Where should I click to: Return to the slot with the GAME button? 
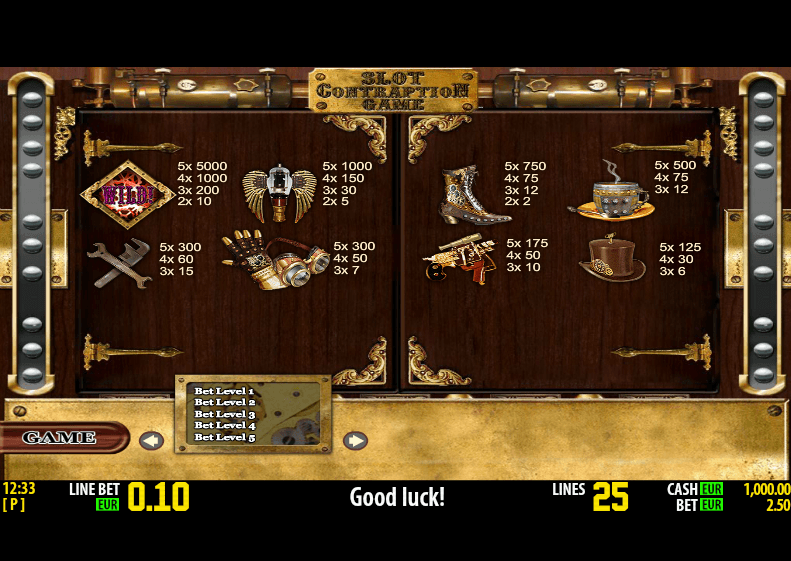point(60,438)
